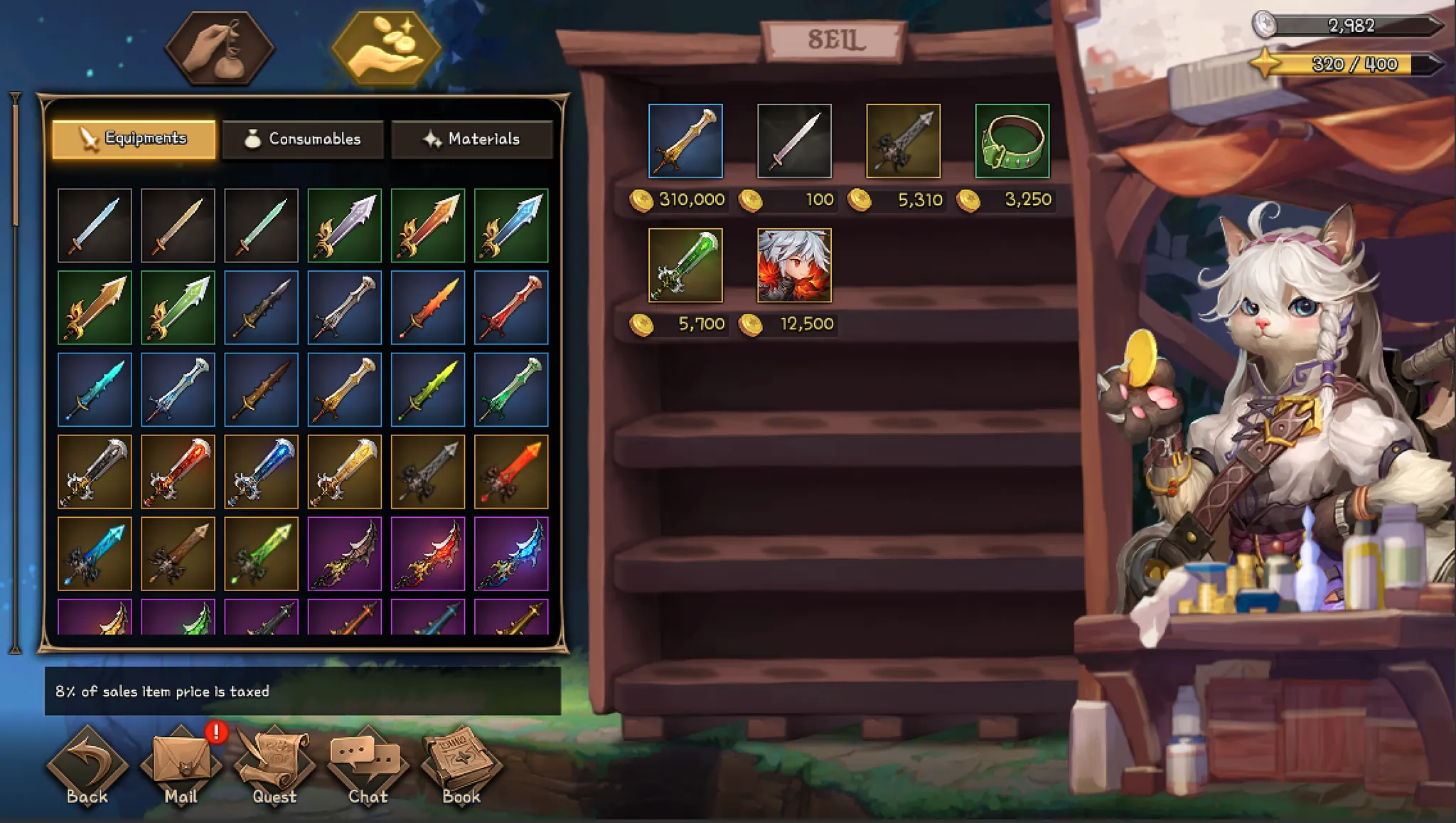This screenshot has height=823, width=1456.
Task: Open the Materials tab
Action: 472,139
